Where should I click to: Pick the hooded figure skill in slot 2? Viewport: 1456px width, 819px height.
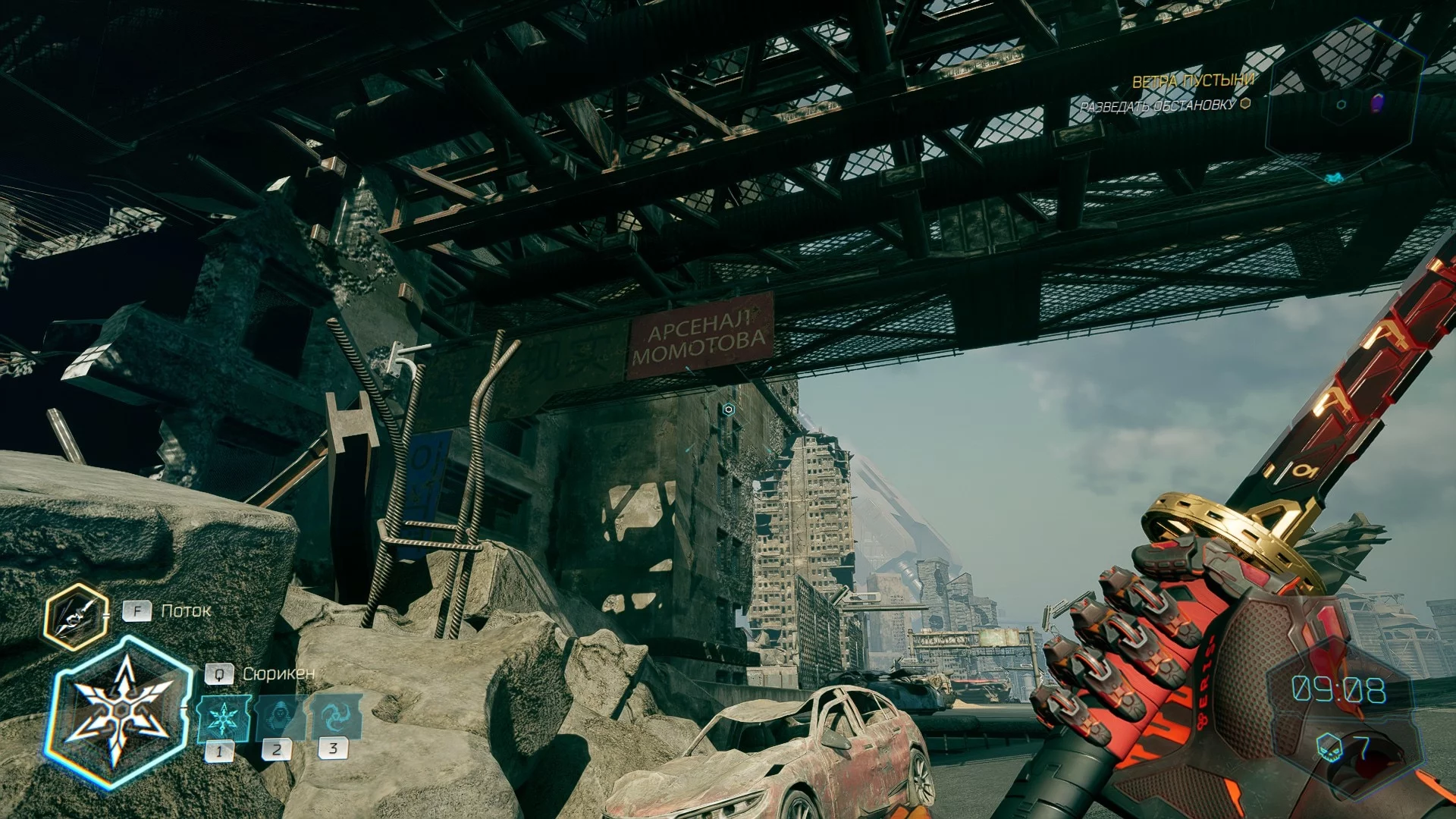pos(278,718)
